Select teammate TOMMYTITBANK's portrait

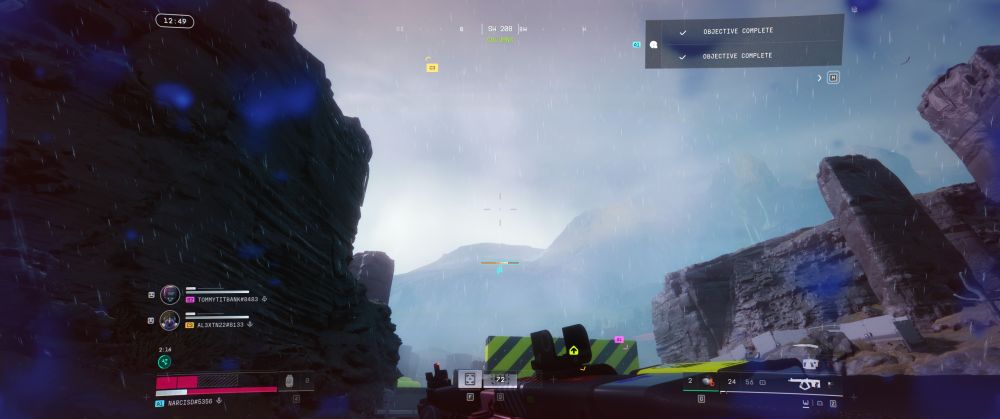tap(169, 294)
